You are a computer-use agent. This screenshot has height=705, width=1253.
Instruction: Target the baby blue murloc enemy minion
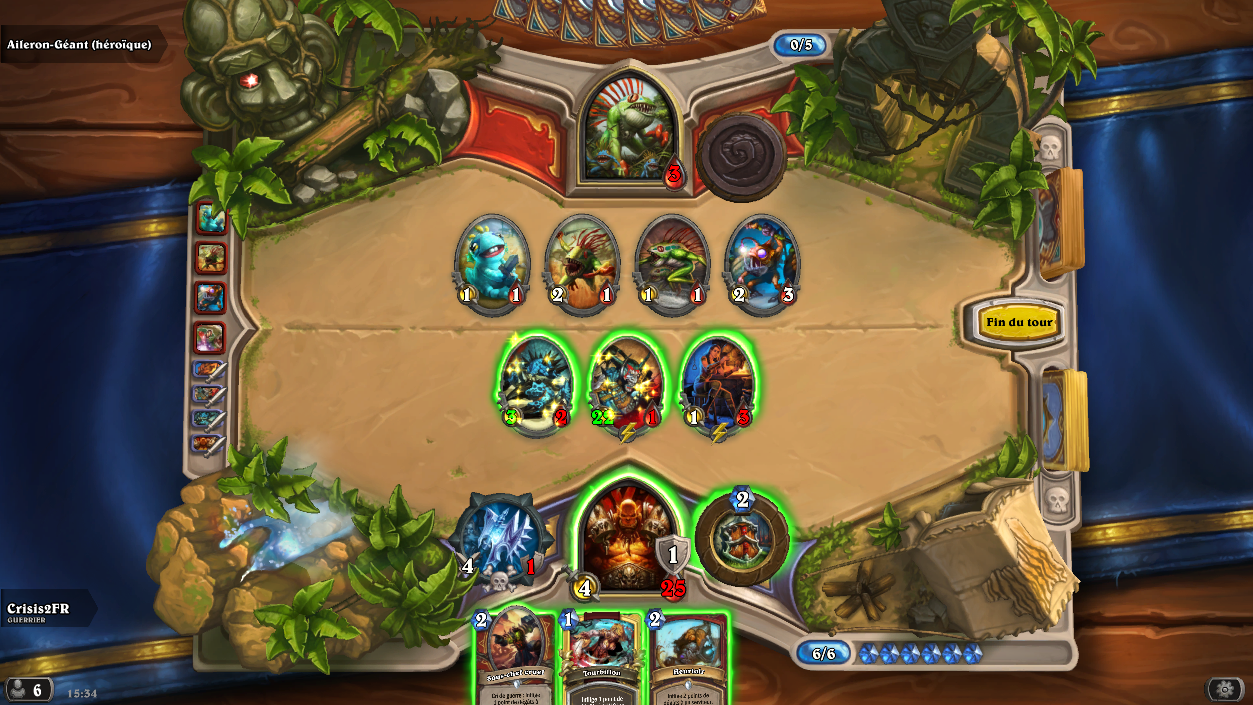point(491,262)
